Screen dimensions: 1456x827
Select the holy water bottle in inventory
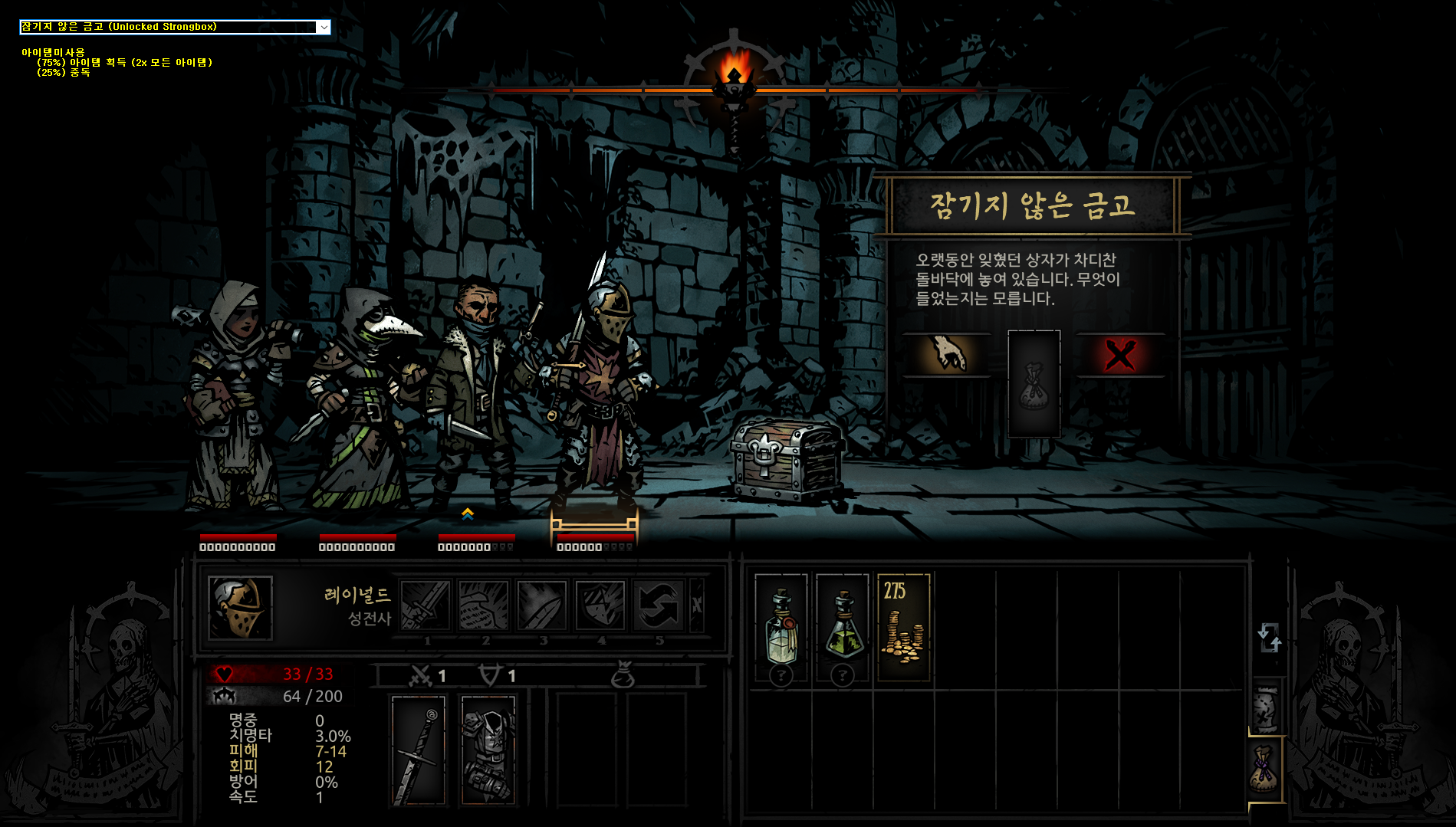[781, 627]
